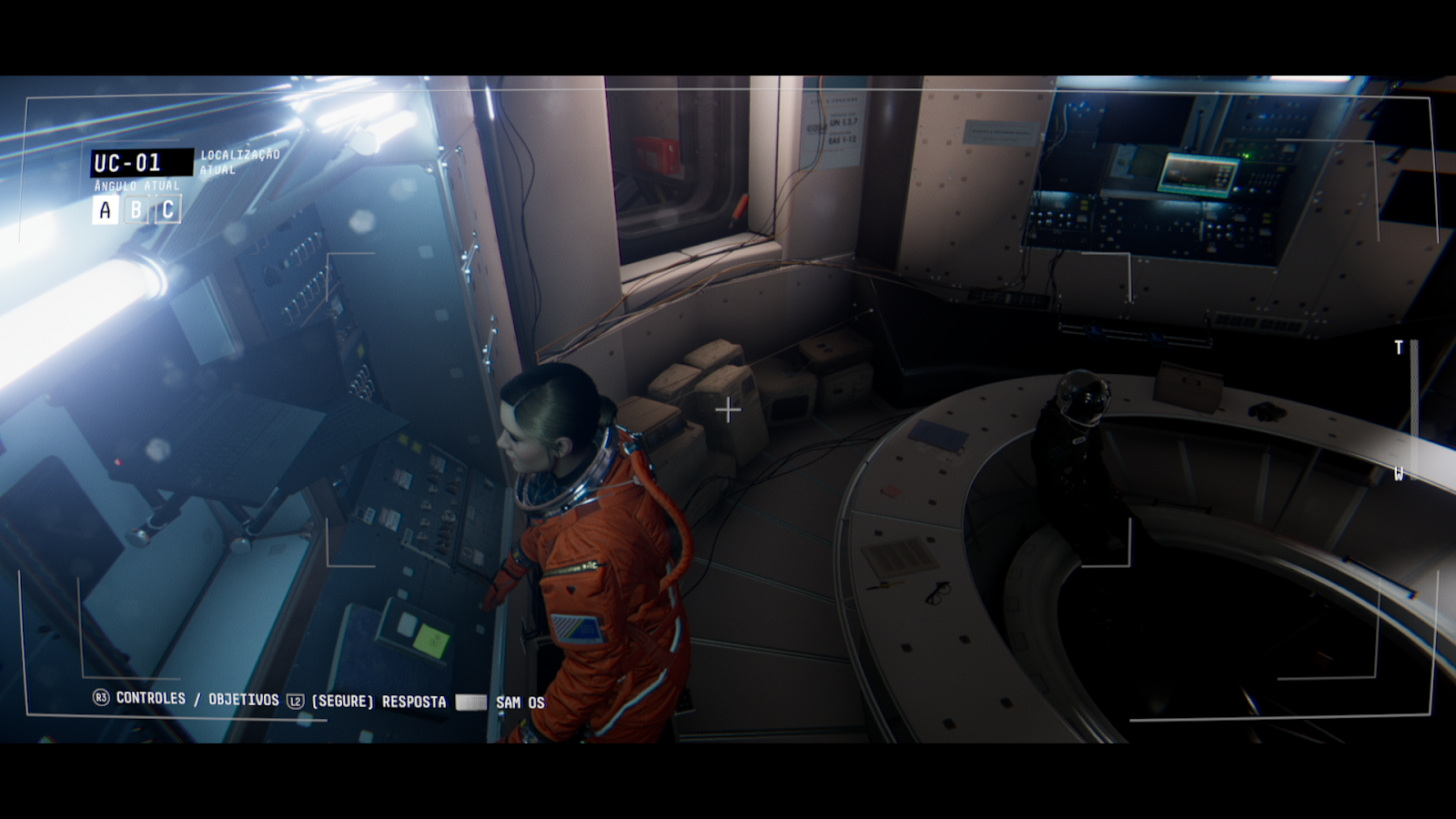This screenshot has height=819, width=1456.
Task: Switch to camera angle C
Action: pyautogui.click(x=167, y=210)
